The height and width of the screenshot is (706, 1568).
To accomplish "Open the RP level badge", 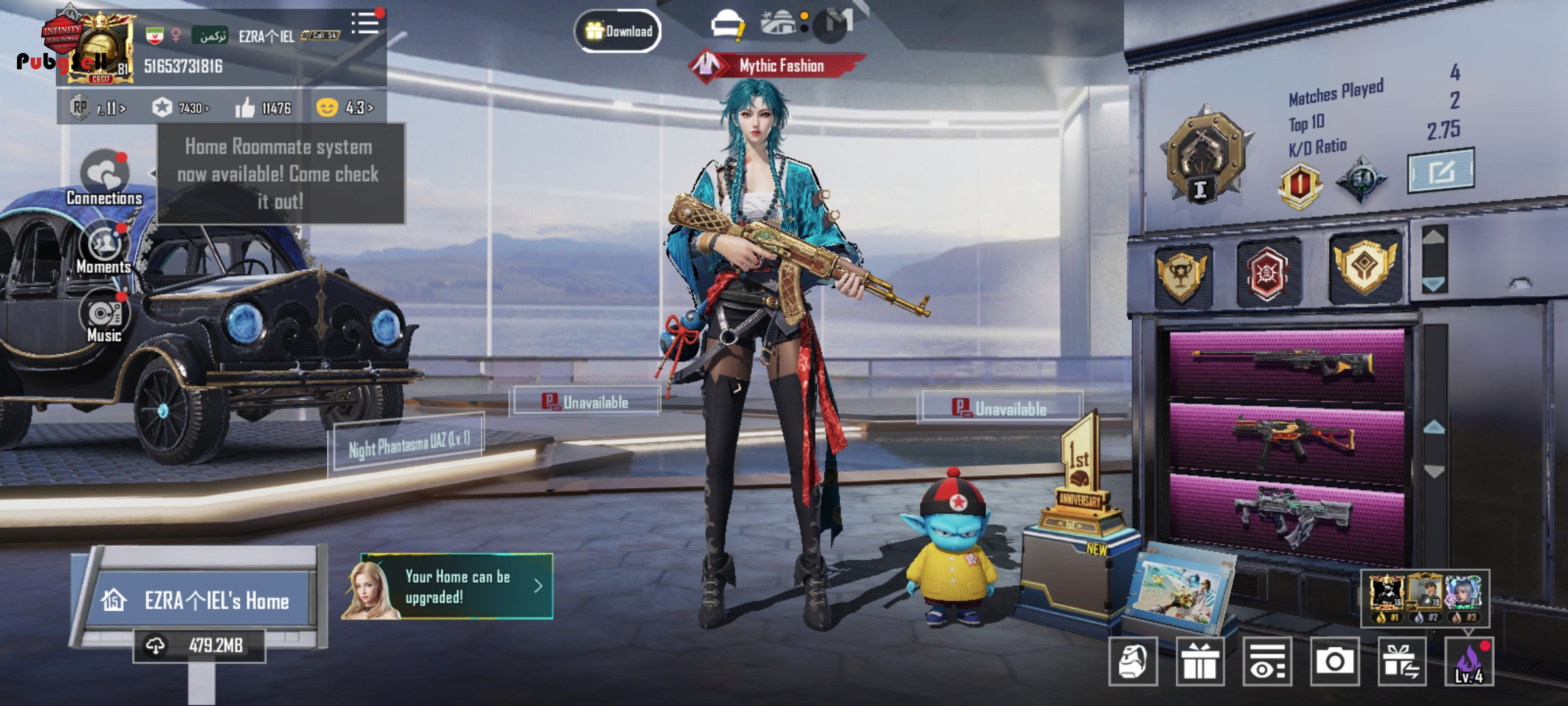I will (98, 108).
